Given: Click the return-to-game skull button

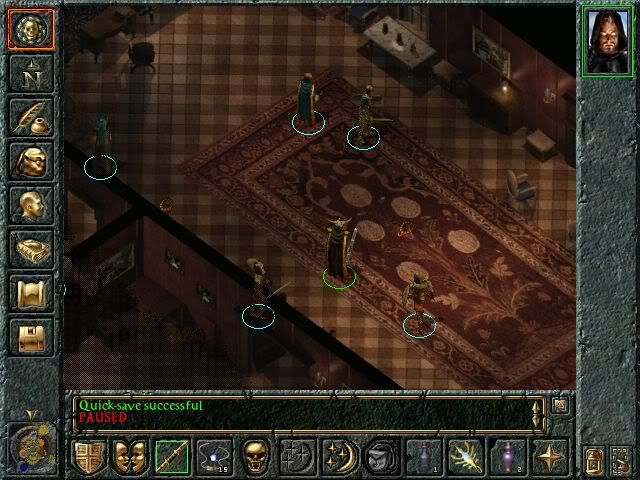Looking at the screenshot, I should tap(29, 28).
